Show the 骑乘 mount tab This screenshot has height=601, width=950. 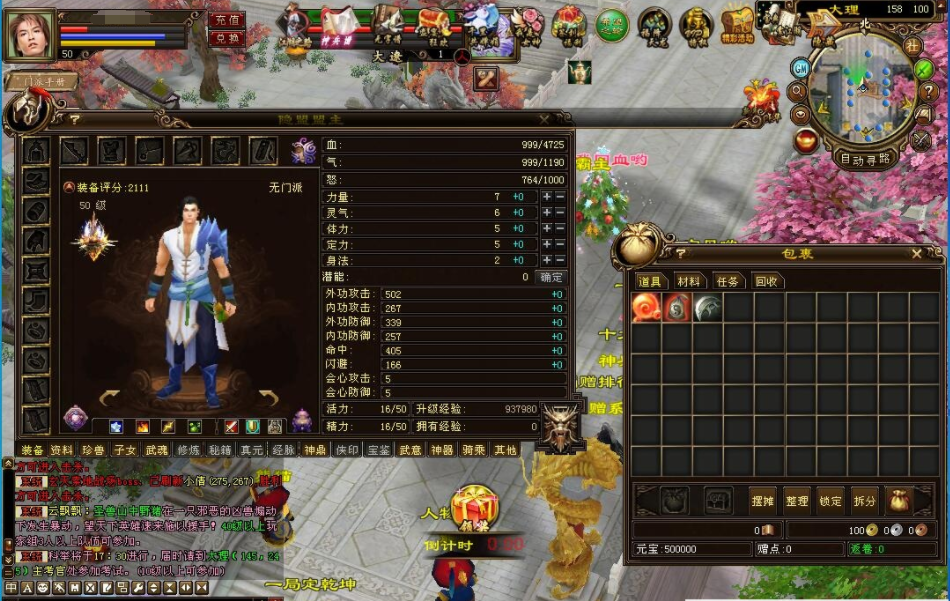coord(473,450)
